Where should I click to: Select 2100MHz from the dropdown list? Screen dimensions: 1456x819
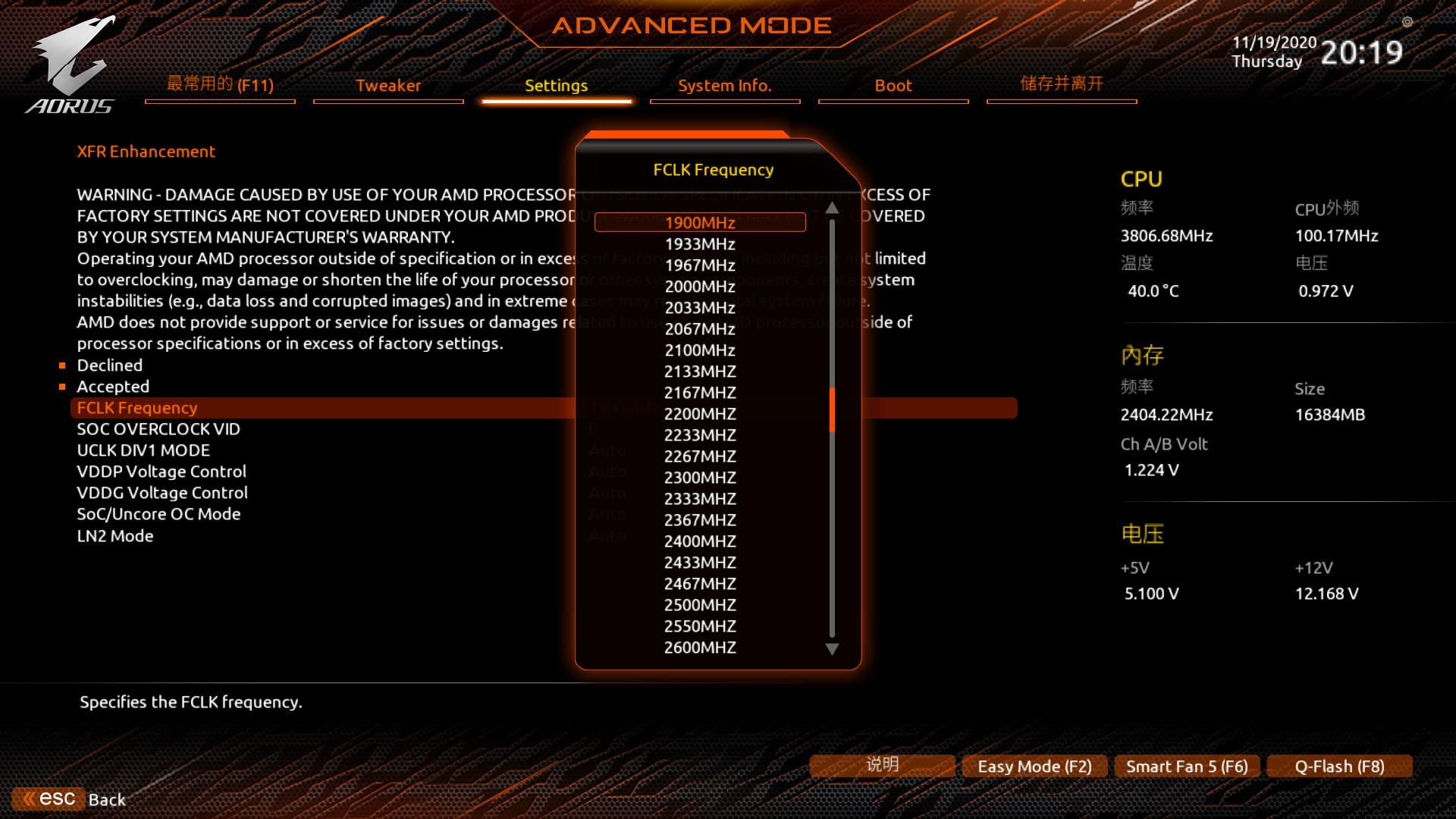pos(699,350)
